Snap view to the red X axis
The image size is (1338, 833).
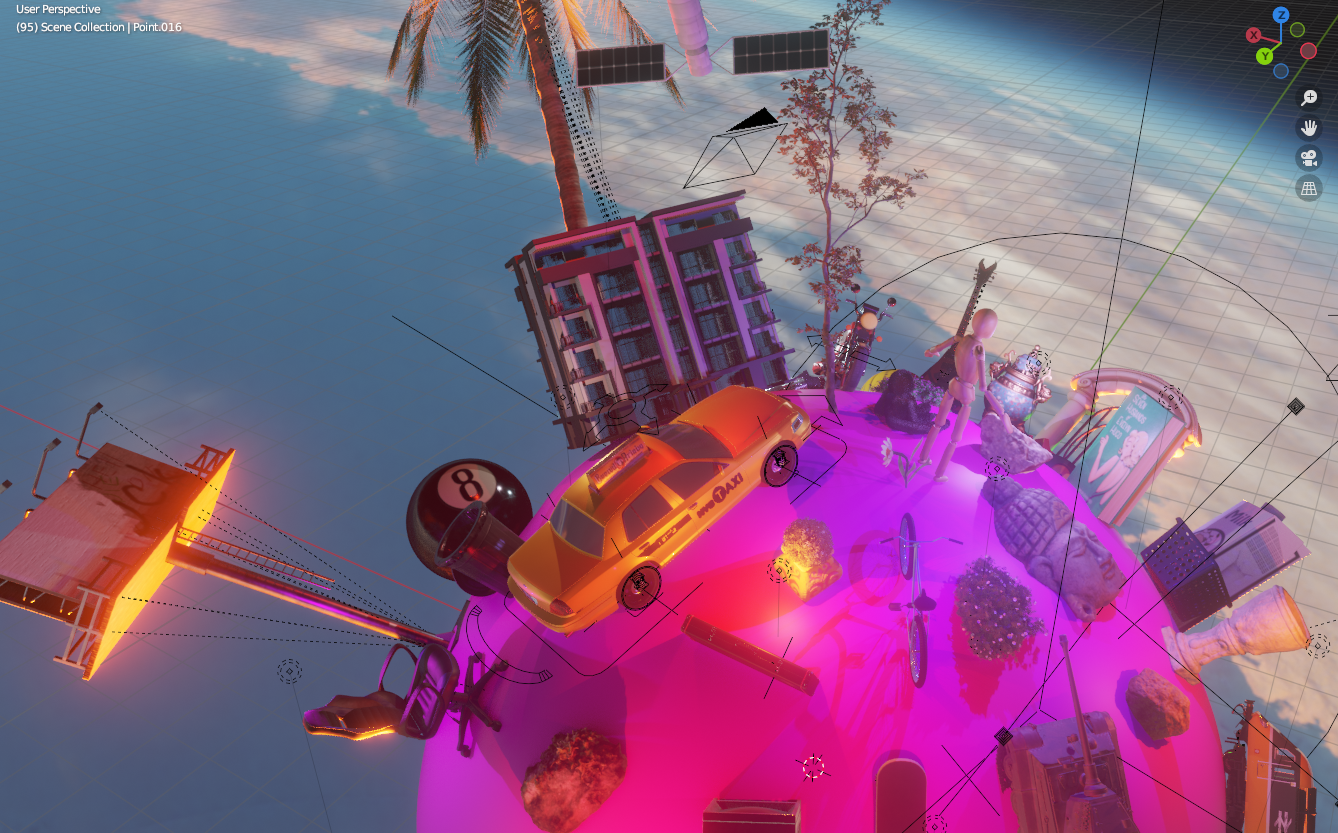pyautogui.click(x=1253, y=35)
